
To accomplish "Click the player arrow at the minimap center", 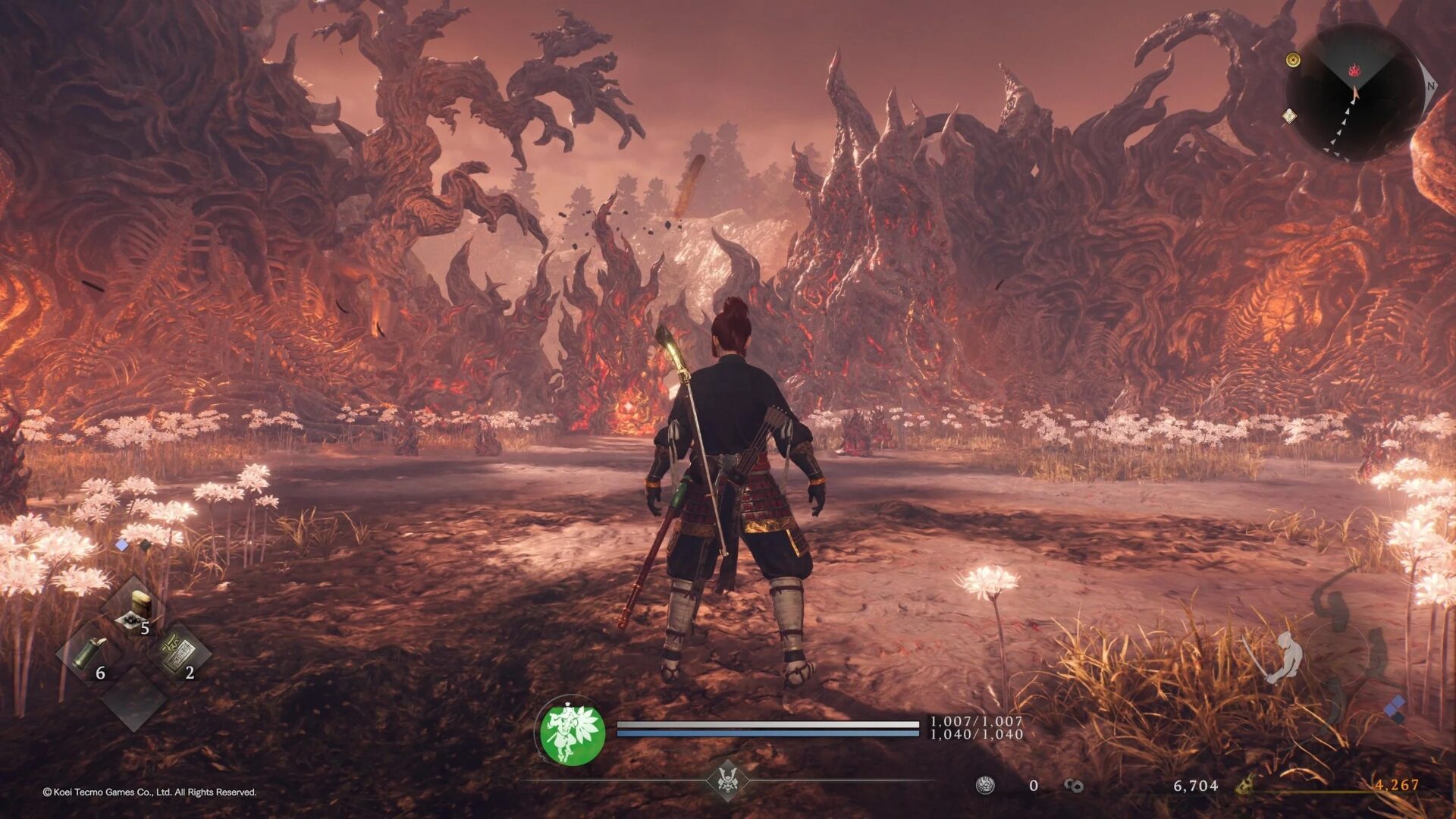I will [x=1355, y=93].
